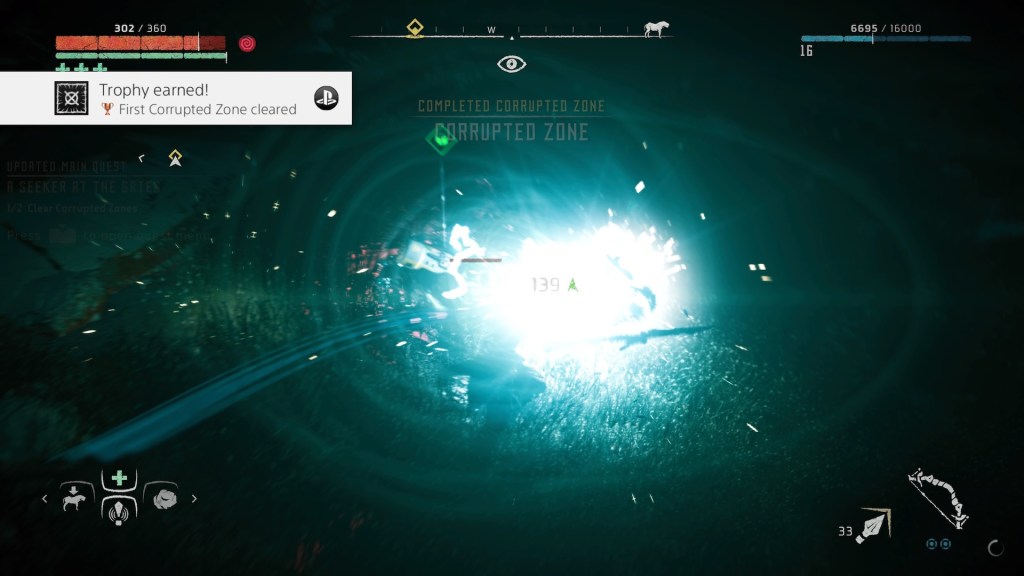Select the rock item slot
Image resolution: width=1024 pixels, height=576 pixels.
coord(162,496)
